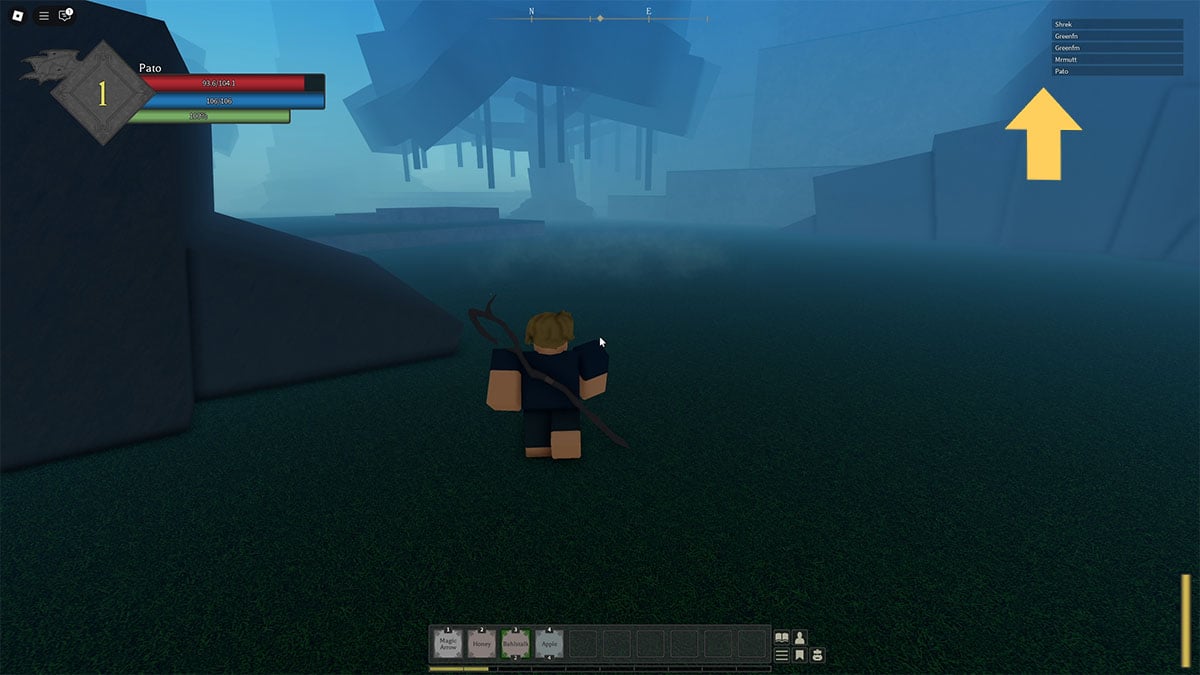This screenshot has width=1200, height=675.
Task: Open the Roblox hamburger menu at top-left
Action: tap(44, 16)
